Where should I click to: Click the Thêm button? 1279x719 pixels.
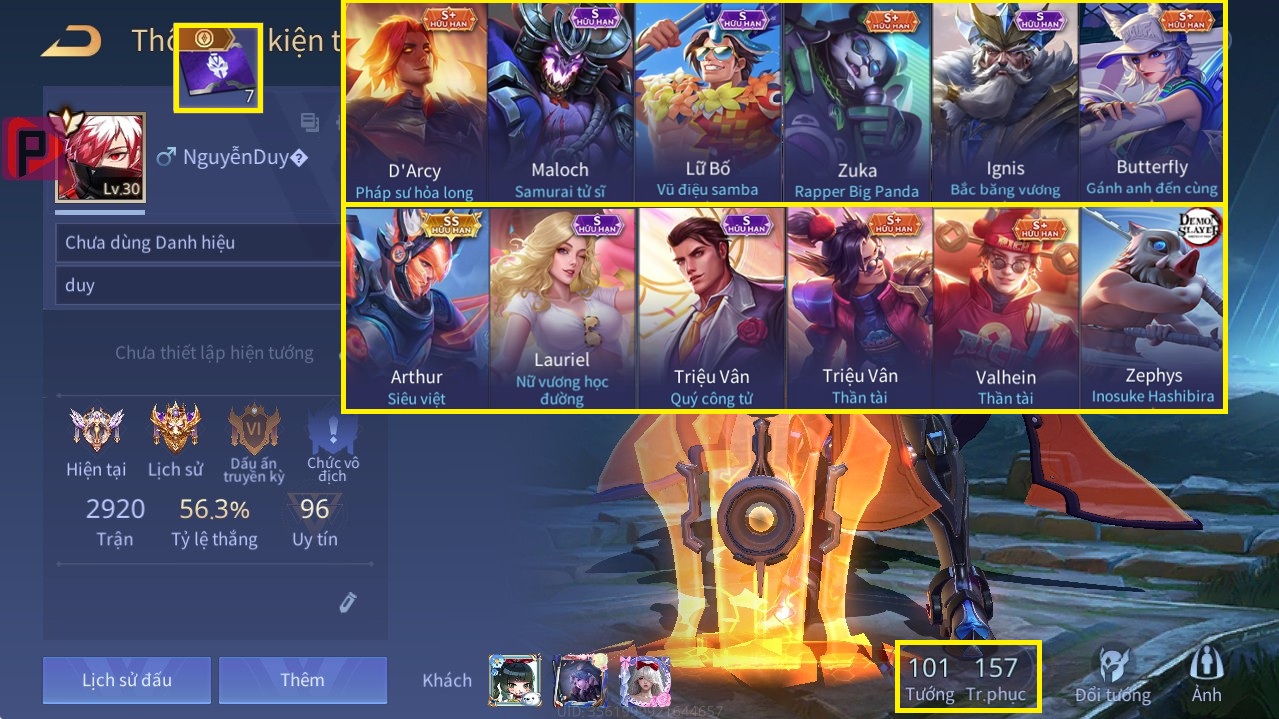pos(302,680)
